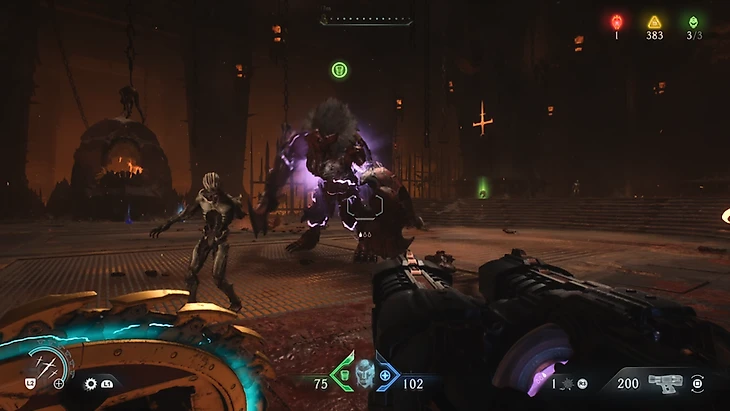Click the circular weapon swap icon

(x=697, y=382)
